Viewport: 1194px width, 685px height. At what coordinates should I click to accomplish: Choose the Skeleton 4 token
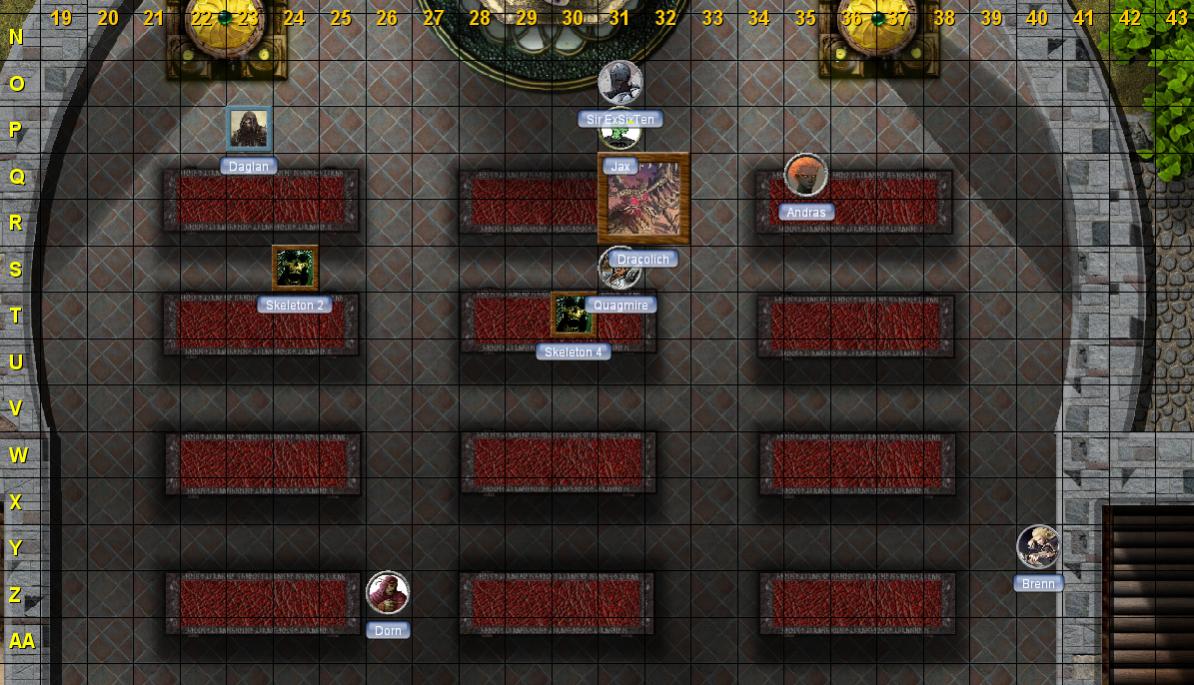pos(573,315)
